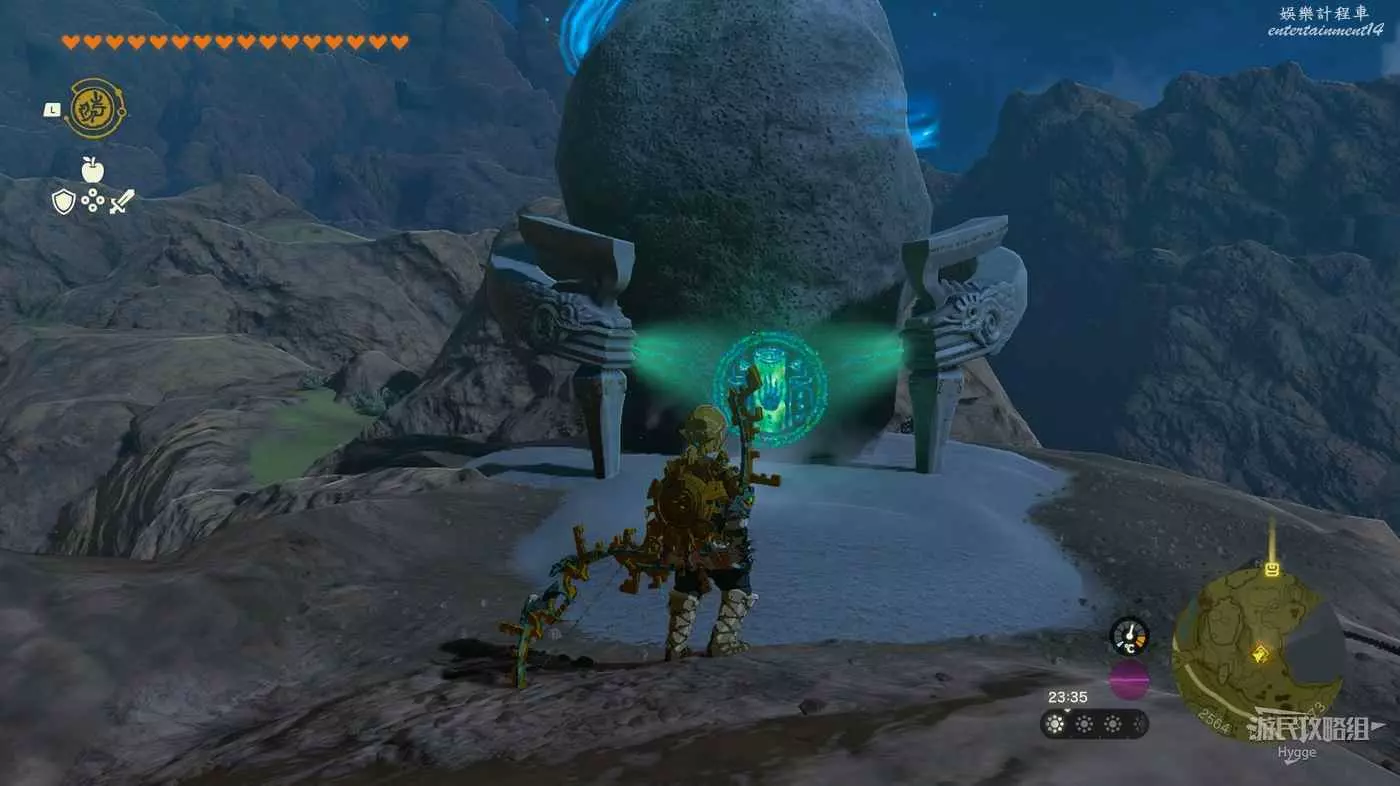Viewport: 1400px width, 786px height.
Task: Click the four-dot cluster icon between shield and sword
Action: pyautogui.click(x=93, y=202)
